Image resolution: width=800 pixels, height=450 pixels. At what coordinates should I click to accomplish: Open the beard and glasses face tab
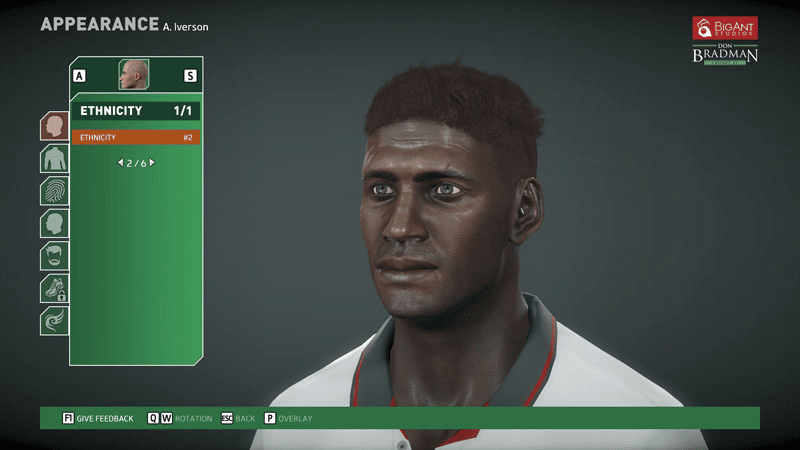(54, 256)
